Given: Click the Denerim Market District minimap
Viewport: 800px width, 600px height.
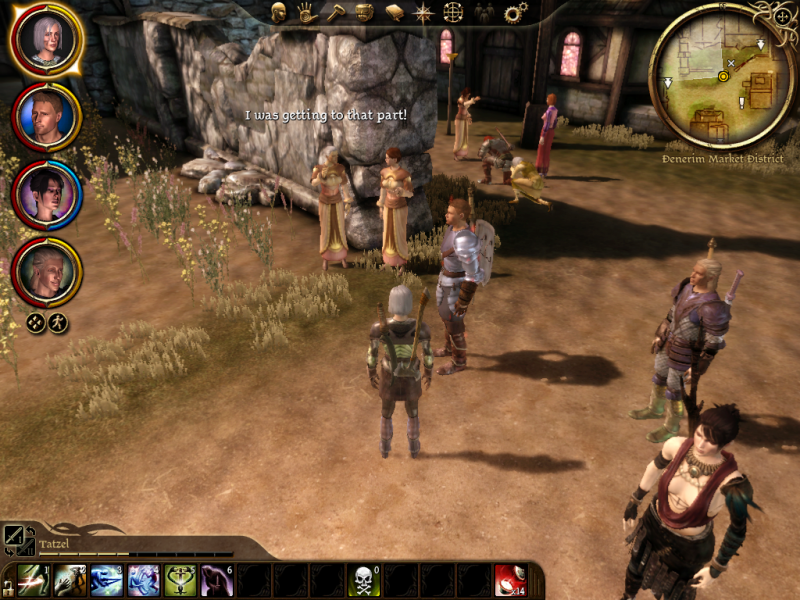Looking at the screenshot, I should coord(722,76).
